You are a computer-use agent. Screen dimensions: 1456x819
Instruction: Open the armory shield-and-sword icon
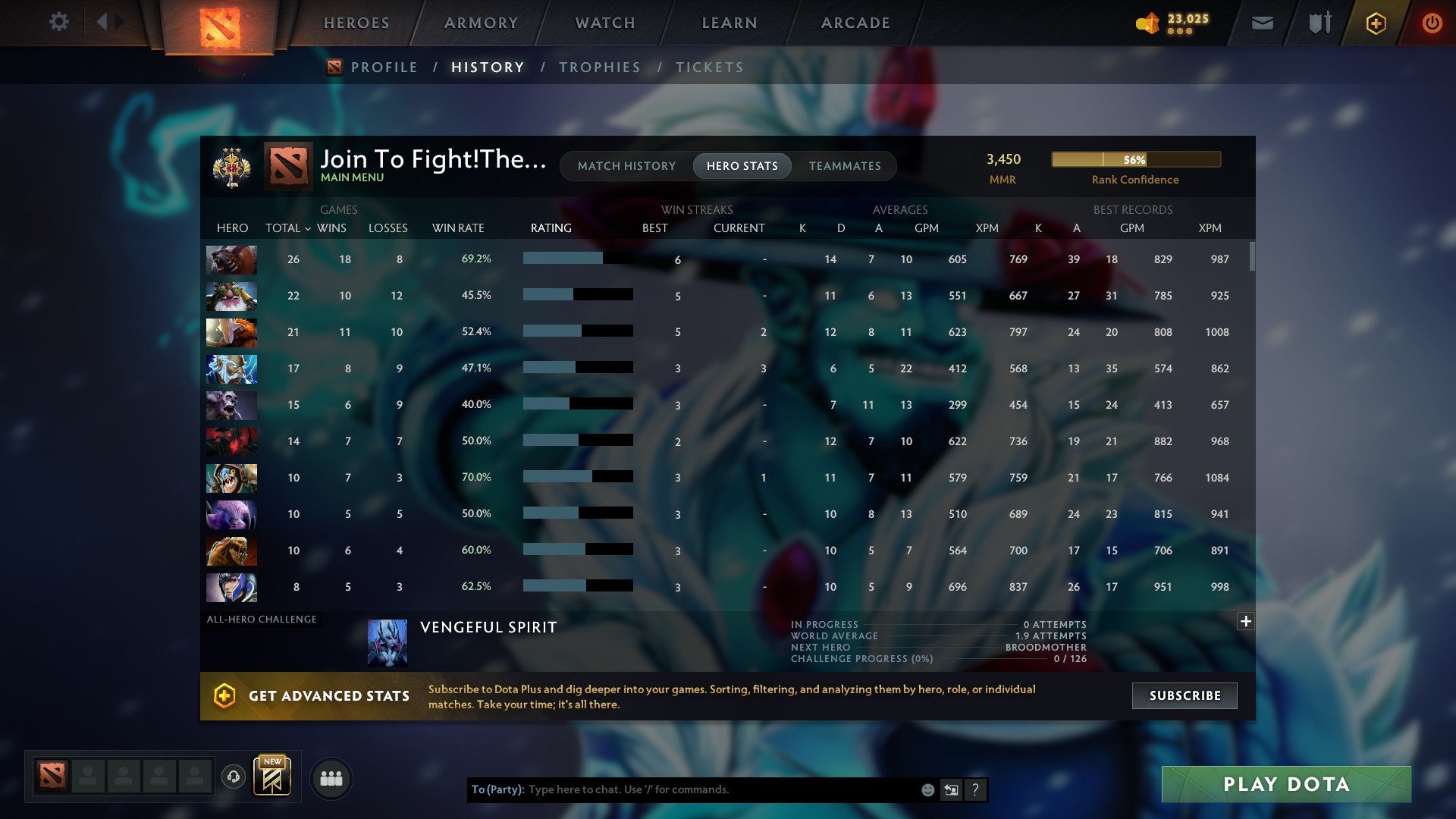1319,23
